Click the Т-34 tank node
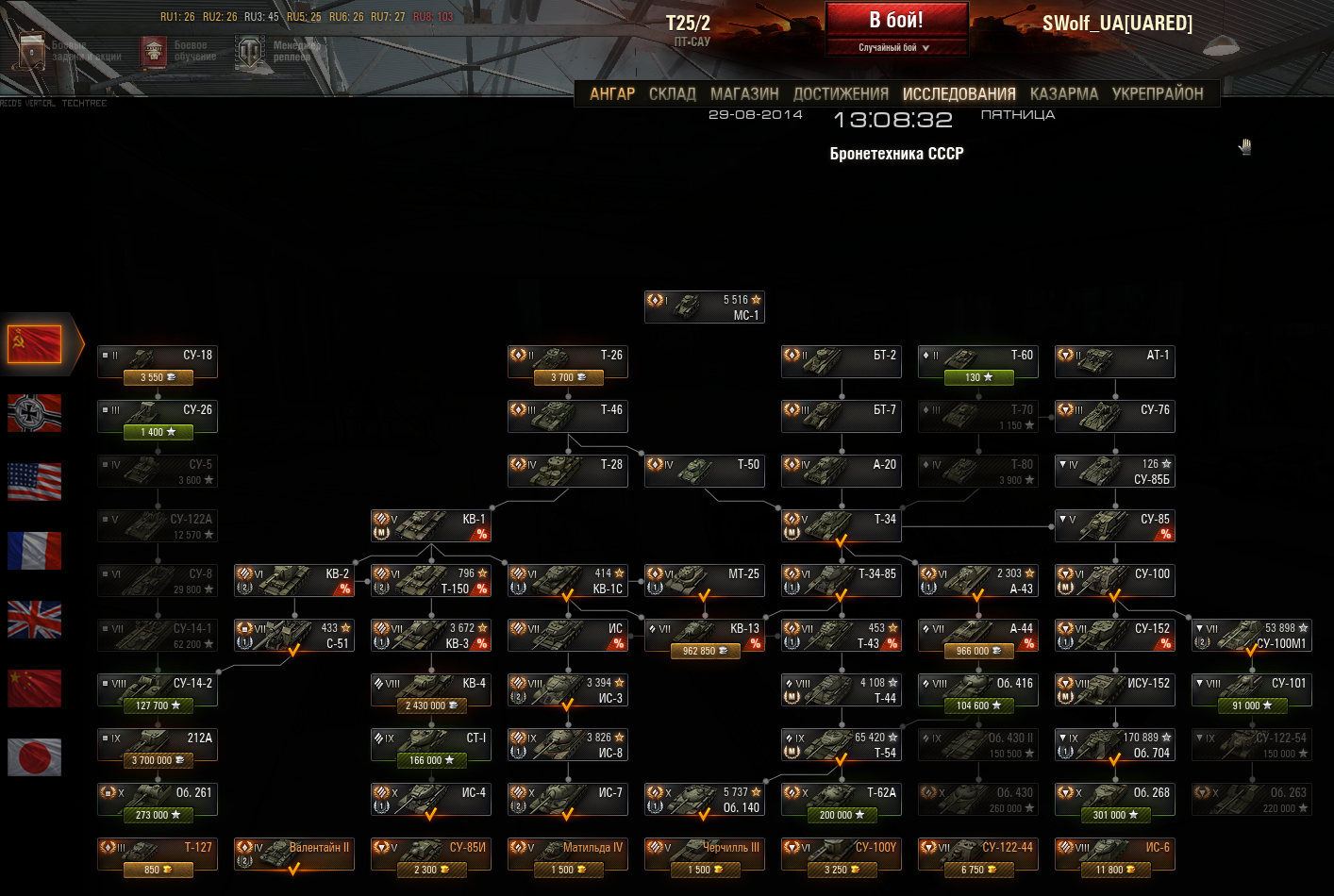The height and width of the screenshot is (896, 1334). tap(841, 526)
